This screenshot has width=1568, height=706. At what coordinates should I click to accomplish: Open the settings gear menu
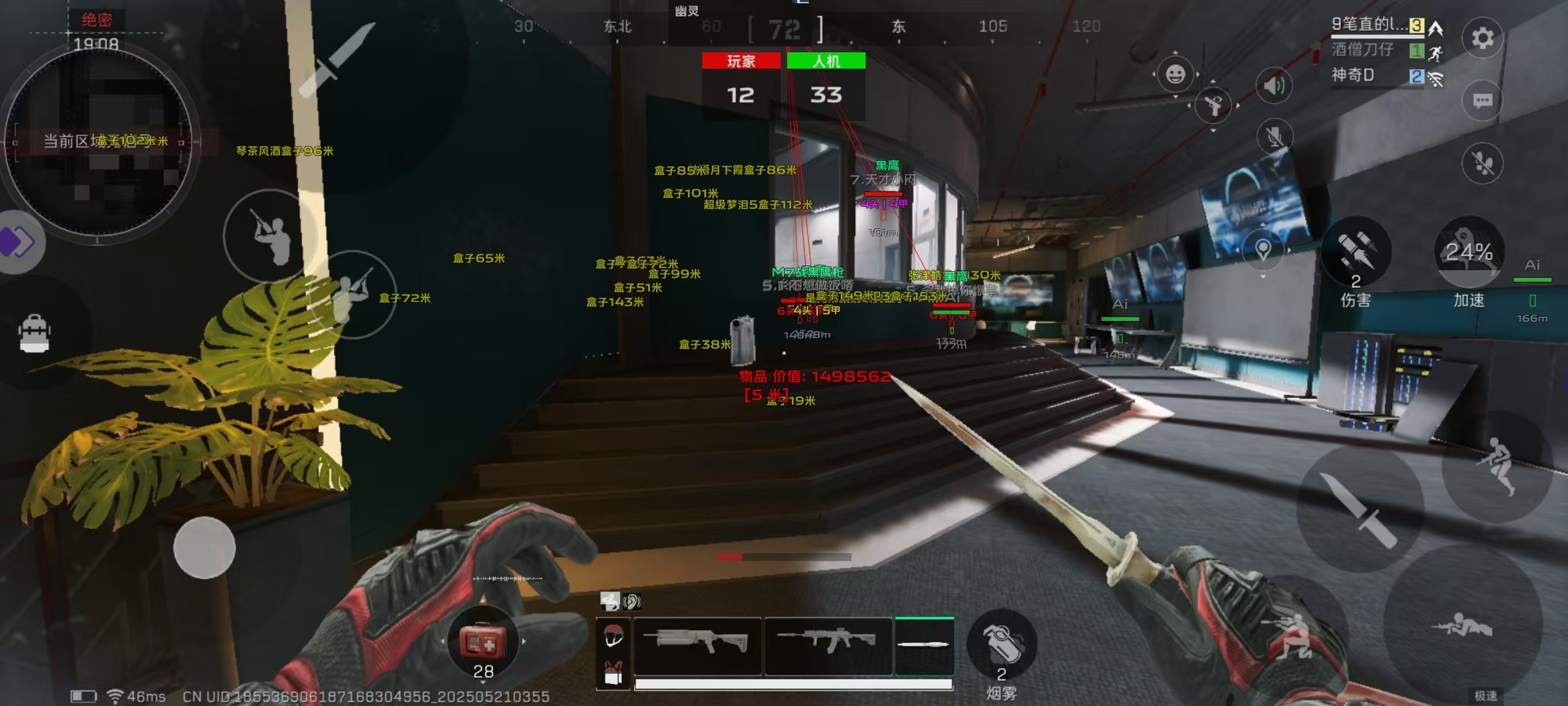click(x=1482, y=38)
